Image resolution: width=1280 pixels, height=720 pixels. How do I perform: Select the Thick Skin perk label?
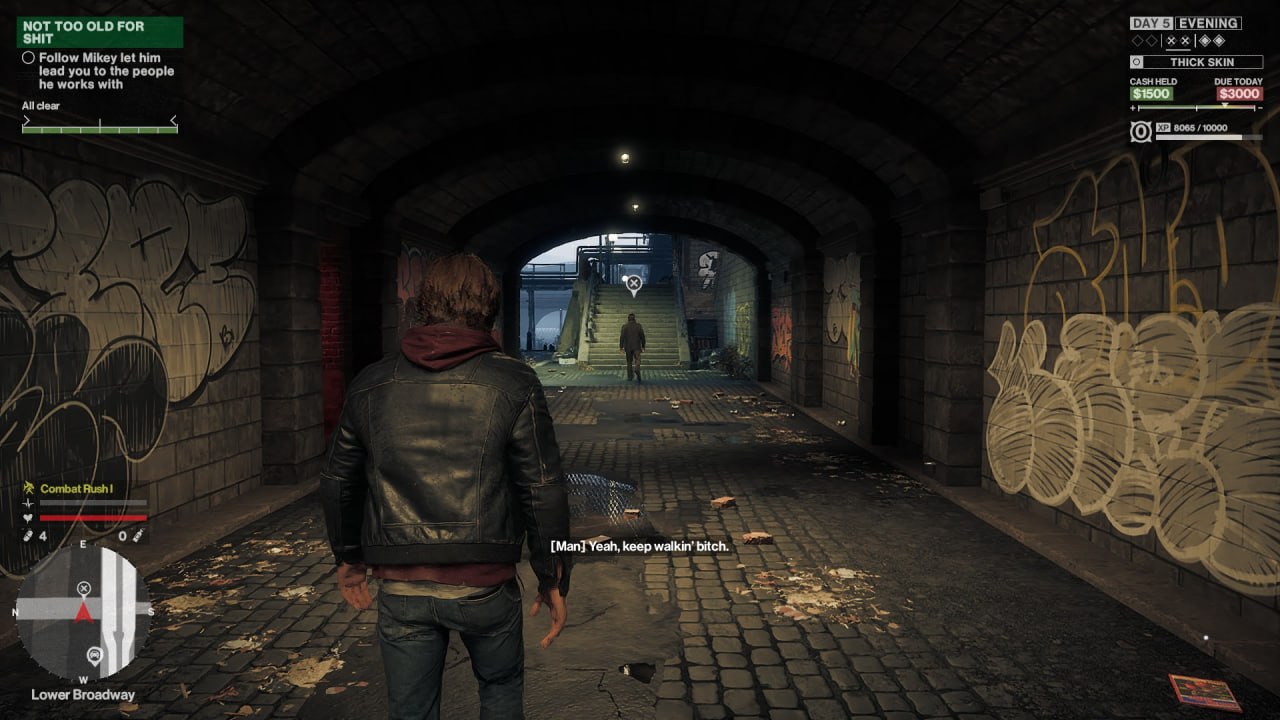point(1202,62)
